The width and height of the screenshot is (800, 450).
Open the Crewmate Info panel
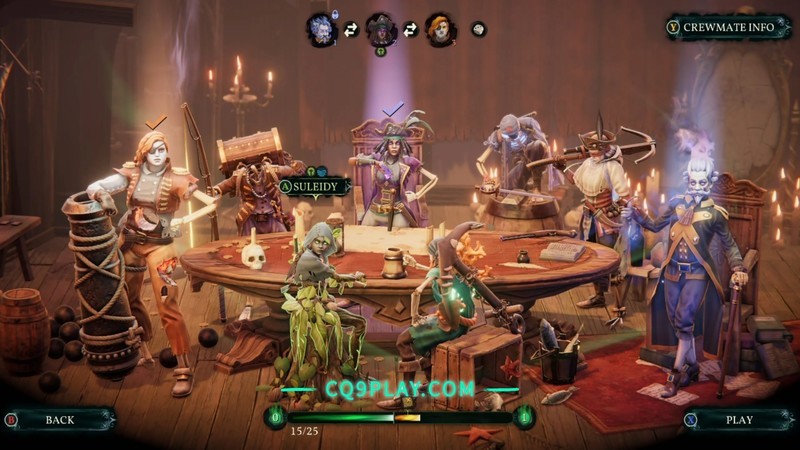click(x=728, y=27)
